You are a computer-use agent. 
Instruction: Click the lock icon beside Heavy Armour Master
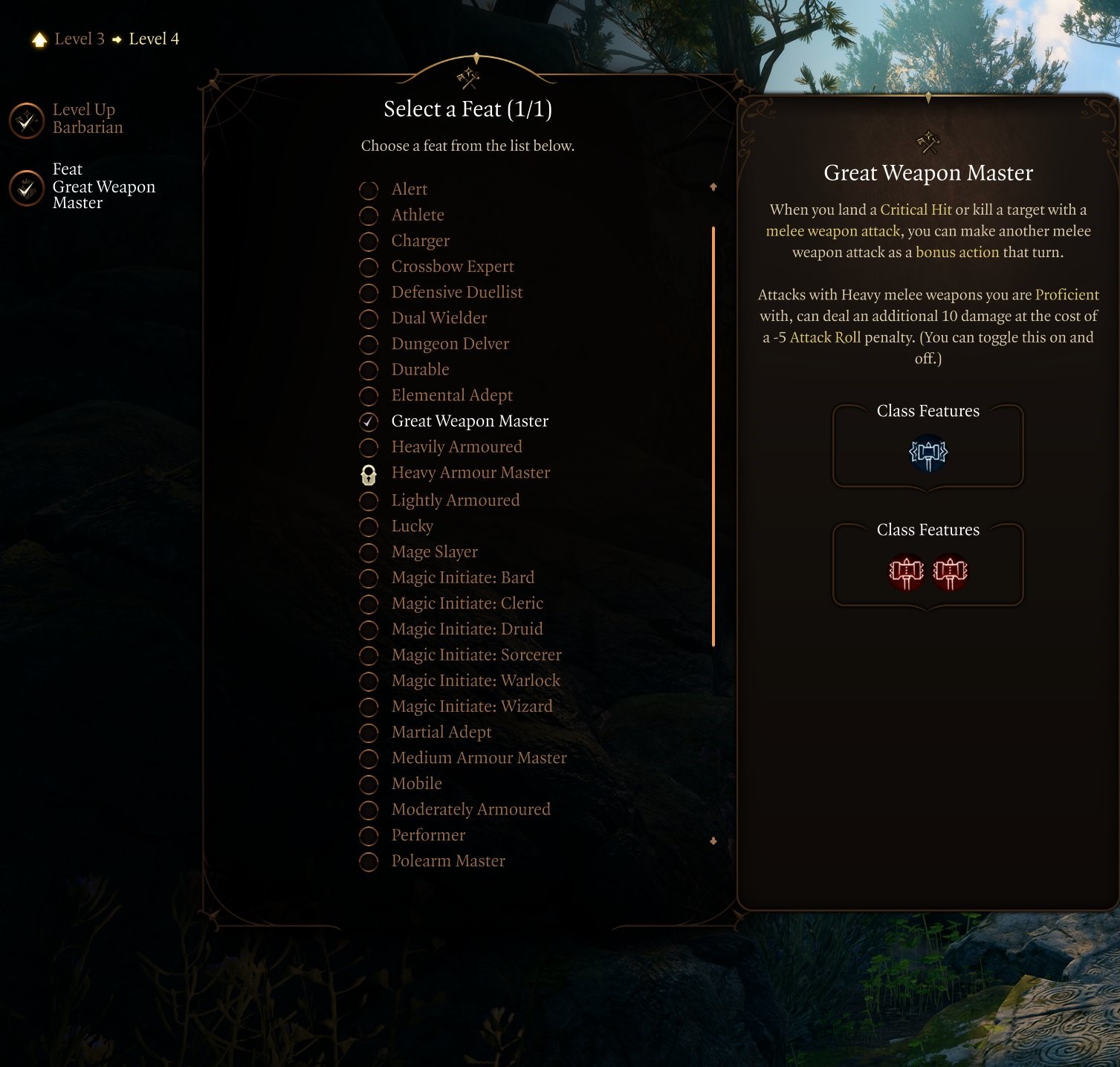point(369,474)
